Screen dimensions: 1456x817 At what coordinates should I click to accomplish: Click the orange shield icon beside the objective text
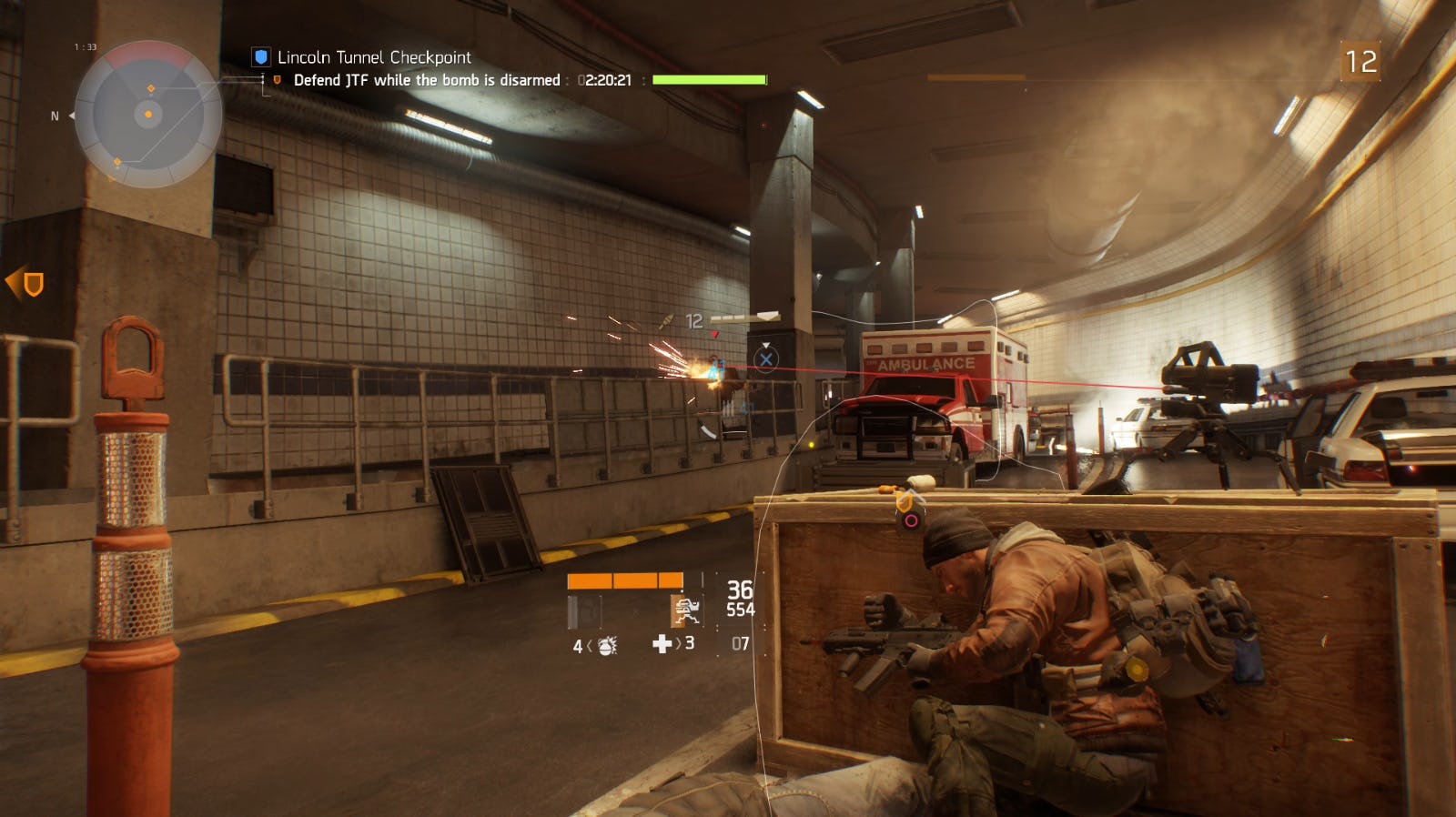[x=279, y=79]
